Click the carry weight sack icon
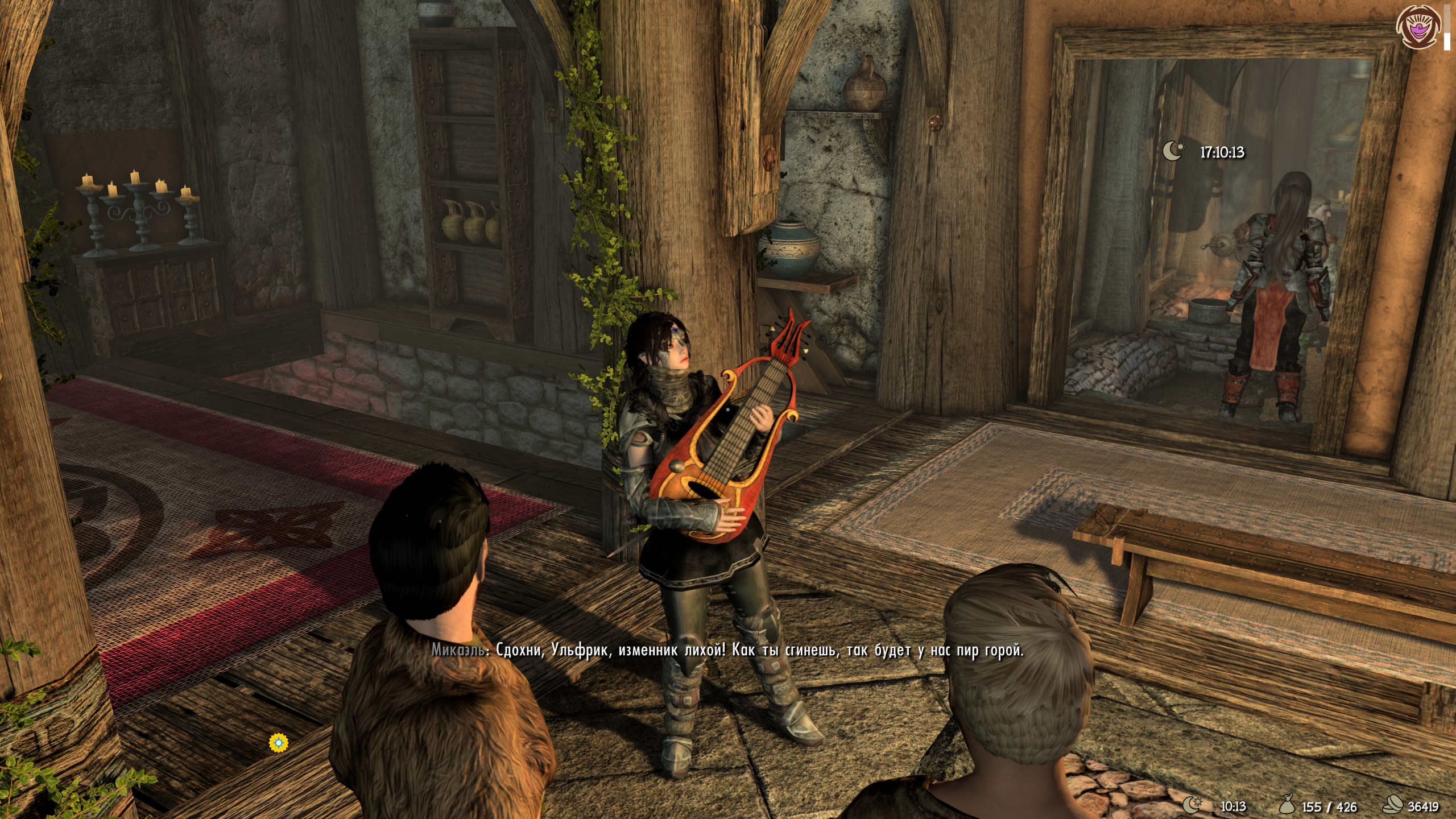 pos(1287,805)
